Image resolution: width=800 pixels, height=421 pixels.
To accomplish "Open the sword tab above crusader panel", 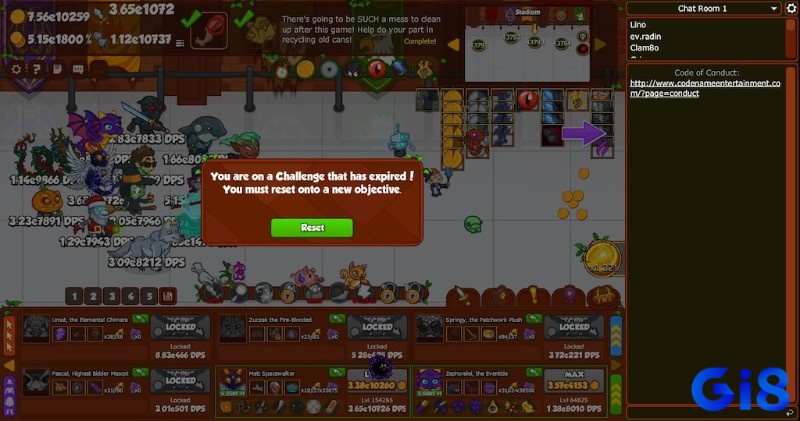I will tap(463, 296).
